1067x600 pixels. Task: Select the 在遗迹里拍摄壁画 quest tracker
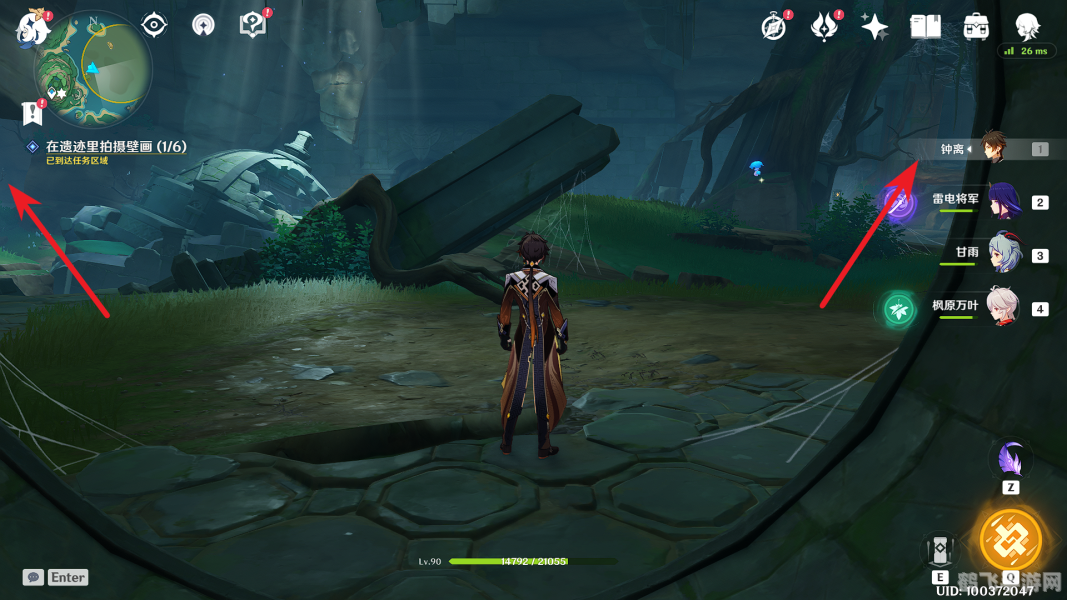[x=115, y=147]
